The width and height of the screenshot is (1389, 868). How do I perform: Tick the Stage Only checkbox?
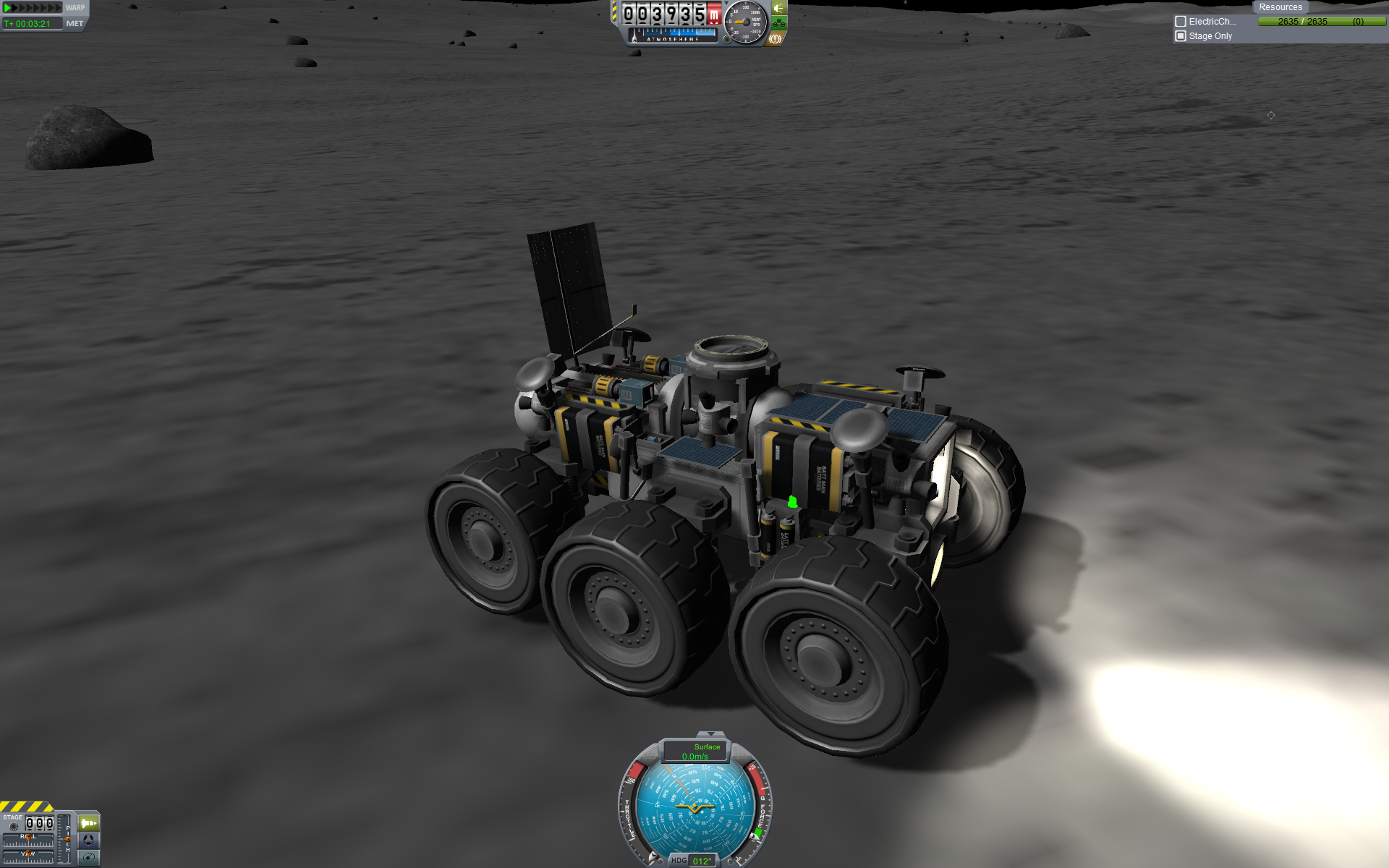(1181, 36)
